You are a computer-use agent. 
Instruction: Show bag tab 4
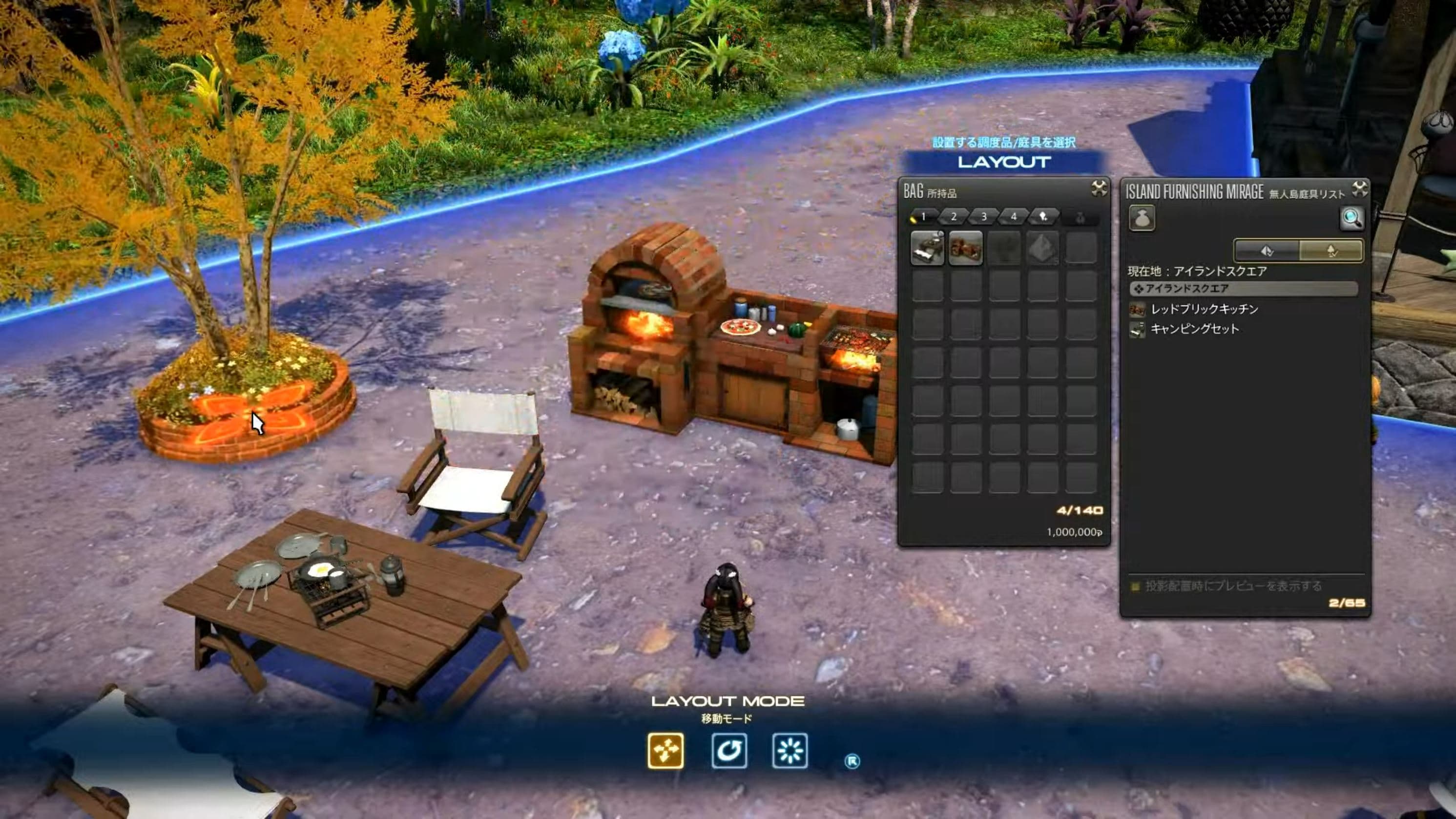pyautogui.click(x=1014, y=216)
